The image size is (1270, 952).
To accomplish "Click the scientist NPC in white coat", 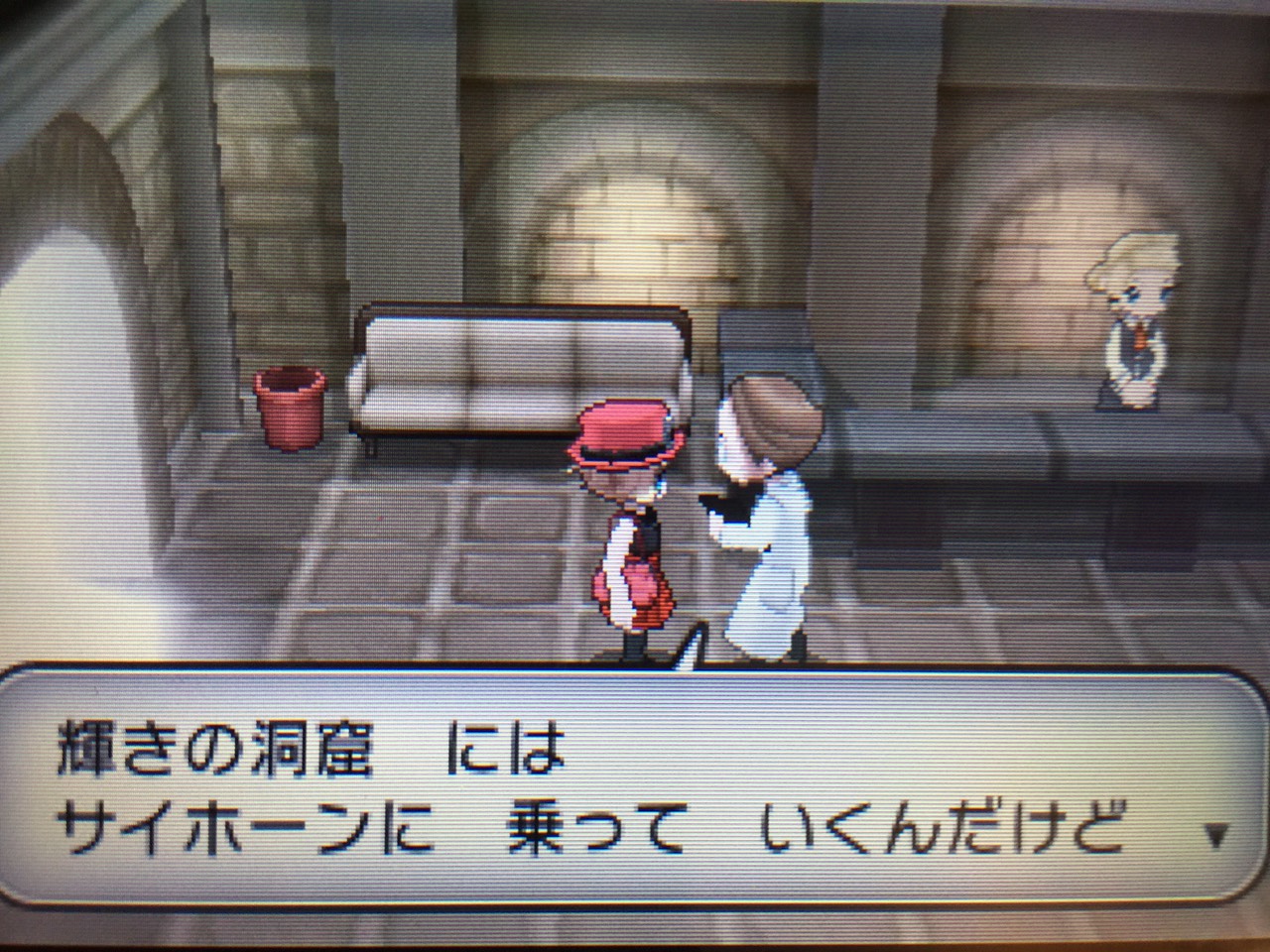I will [769, 506].
